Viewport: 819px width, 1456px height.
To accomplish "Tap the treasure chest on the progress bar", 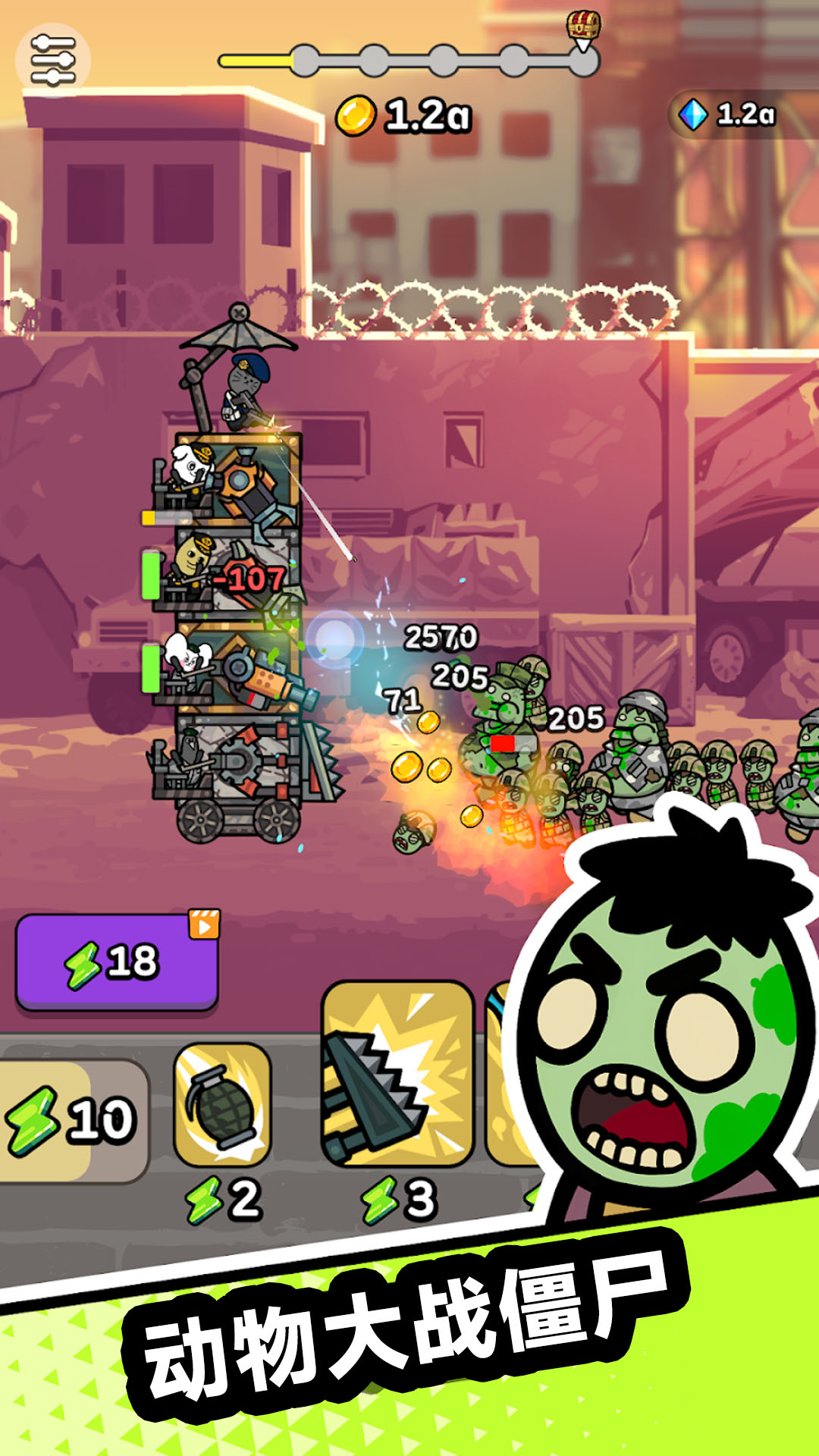I will [583, 27].
